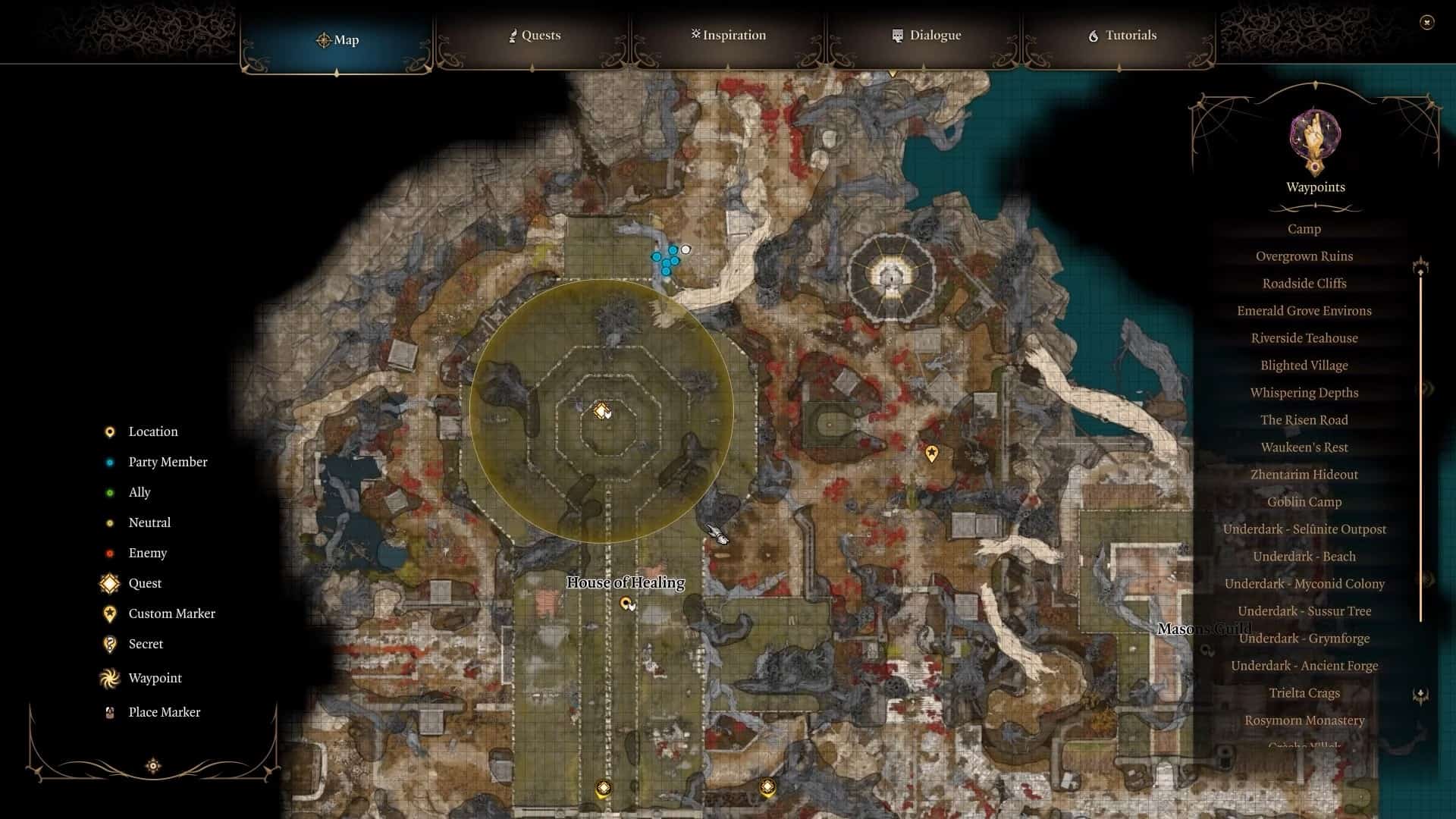Click the House of Healing location marker

click(x=626, y=604)
